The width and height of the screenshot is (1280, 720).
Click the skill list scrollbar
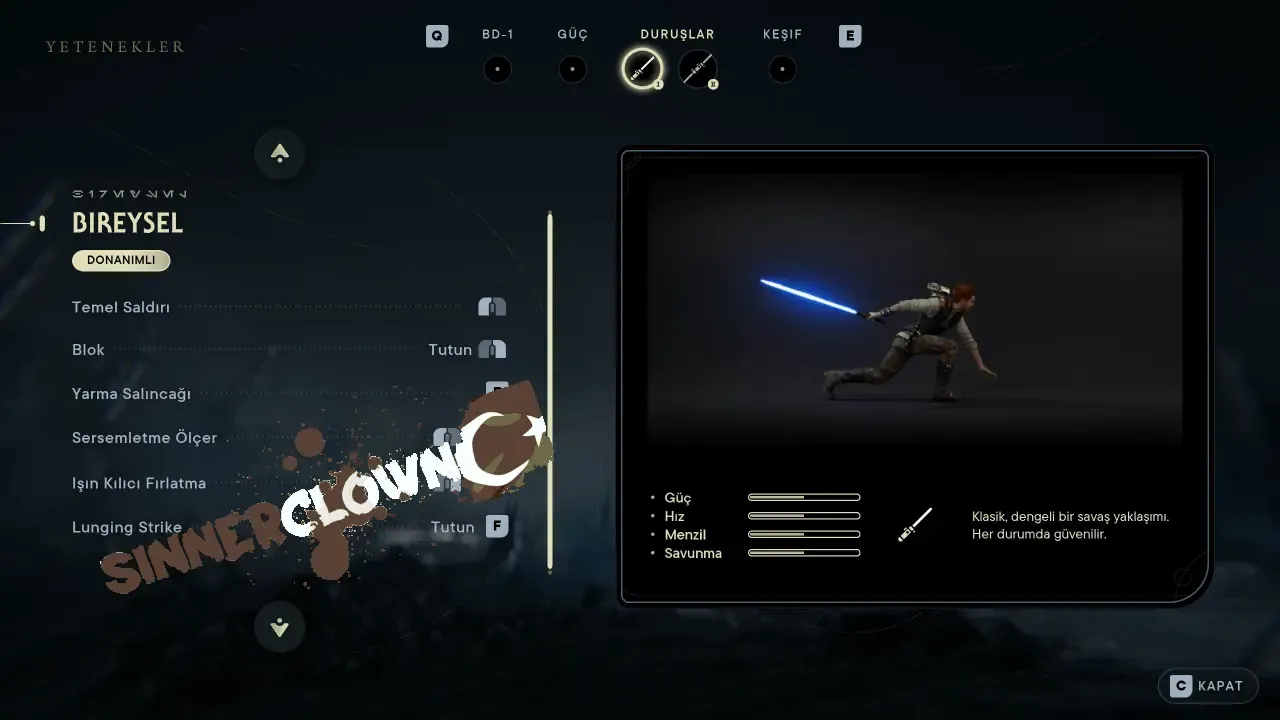(549, 391)
